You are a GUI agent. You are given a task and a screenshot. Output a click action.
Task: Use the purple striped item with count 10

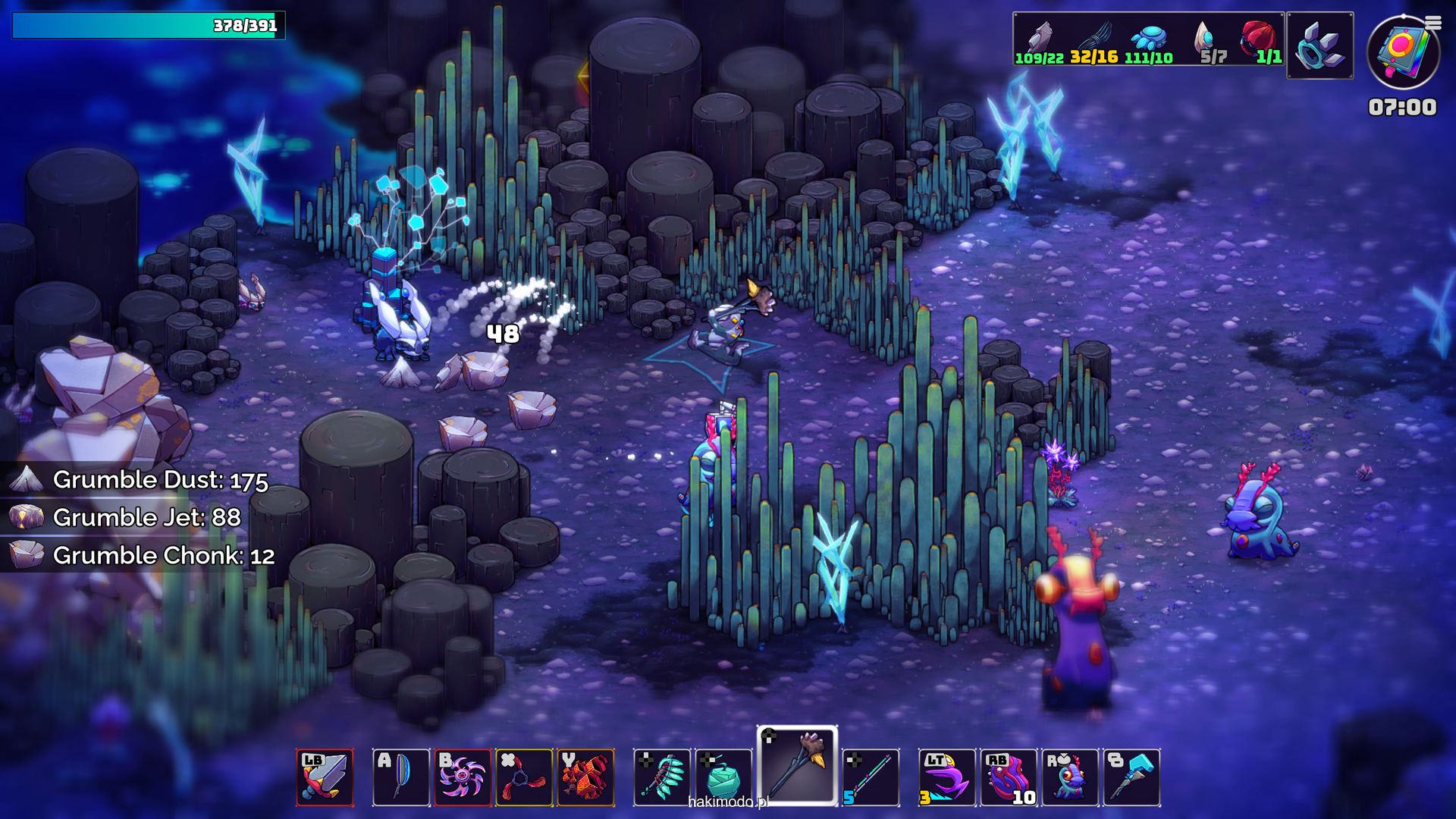1009,777
